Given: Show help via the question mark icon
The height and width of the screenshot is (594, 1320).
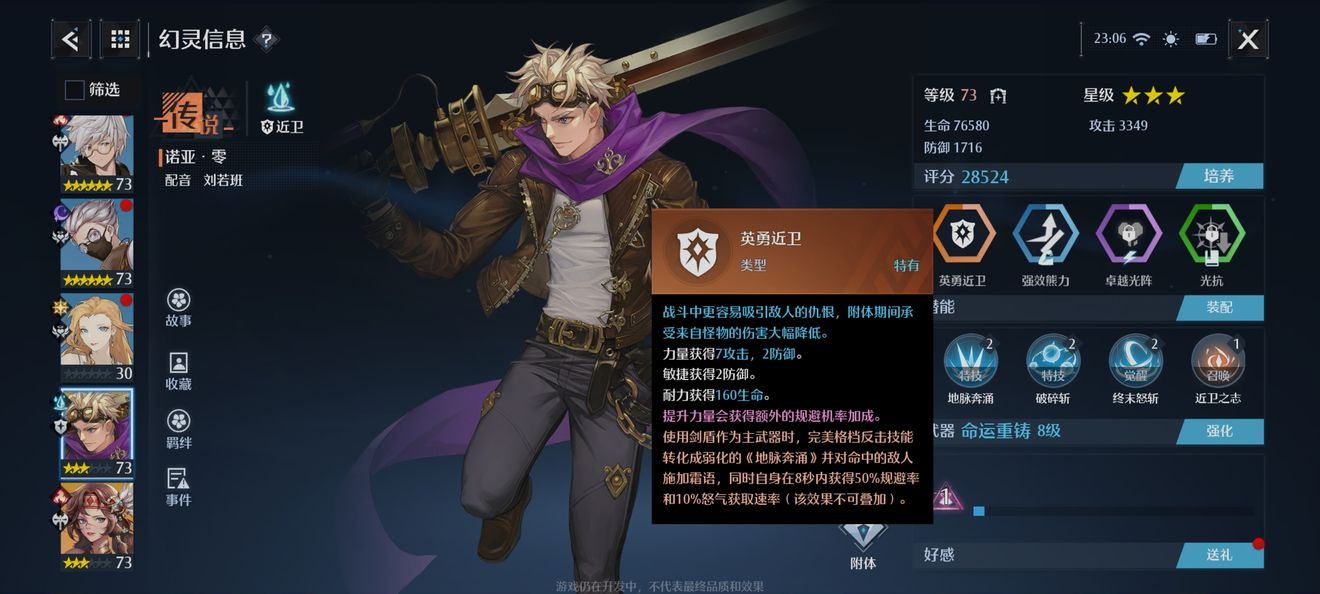Looking at the screenshot, I should [266, 40].
